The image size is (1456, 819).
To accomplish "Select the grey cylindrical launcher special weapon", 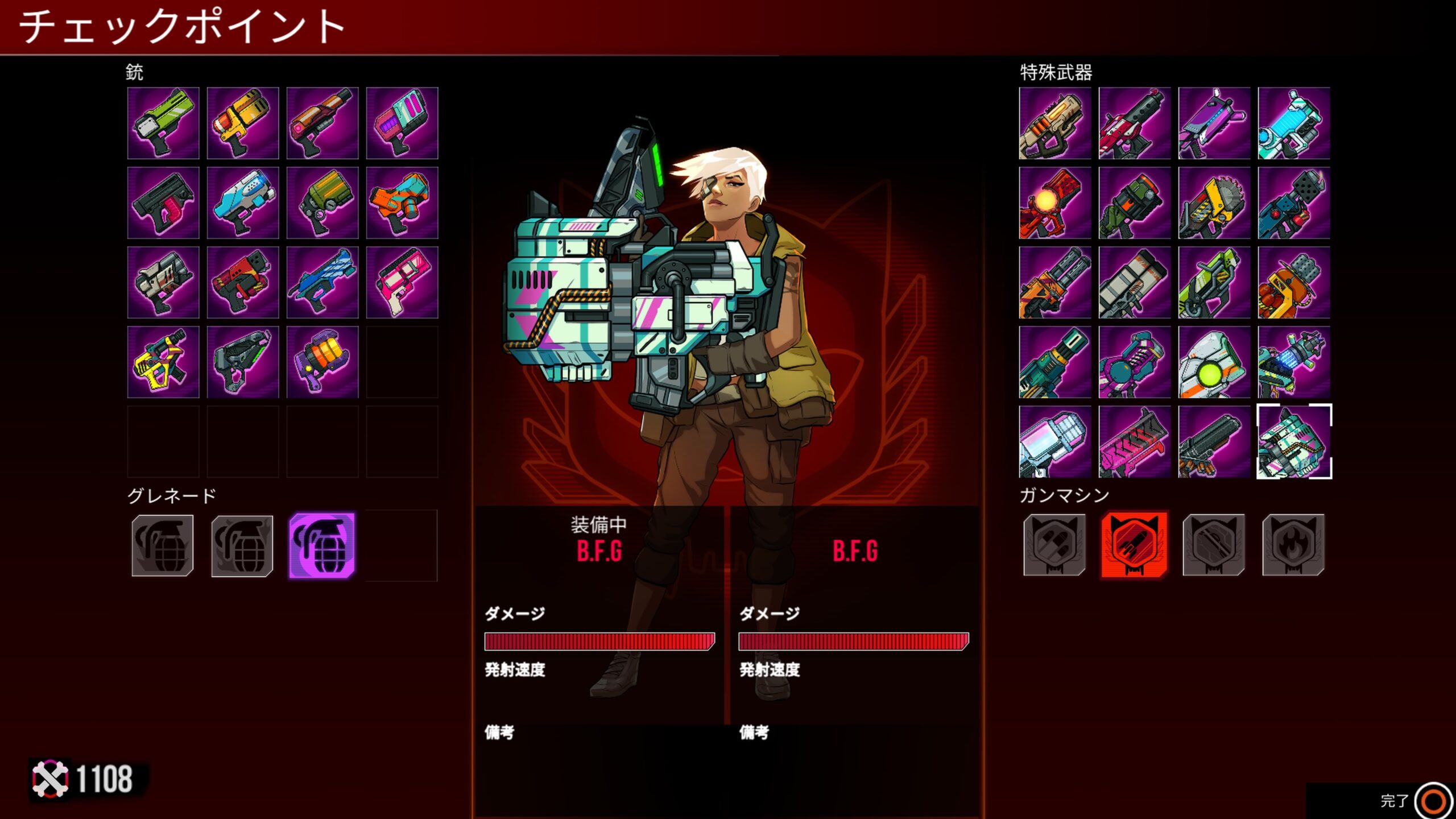I will point(1135,282).
